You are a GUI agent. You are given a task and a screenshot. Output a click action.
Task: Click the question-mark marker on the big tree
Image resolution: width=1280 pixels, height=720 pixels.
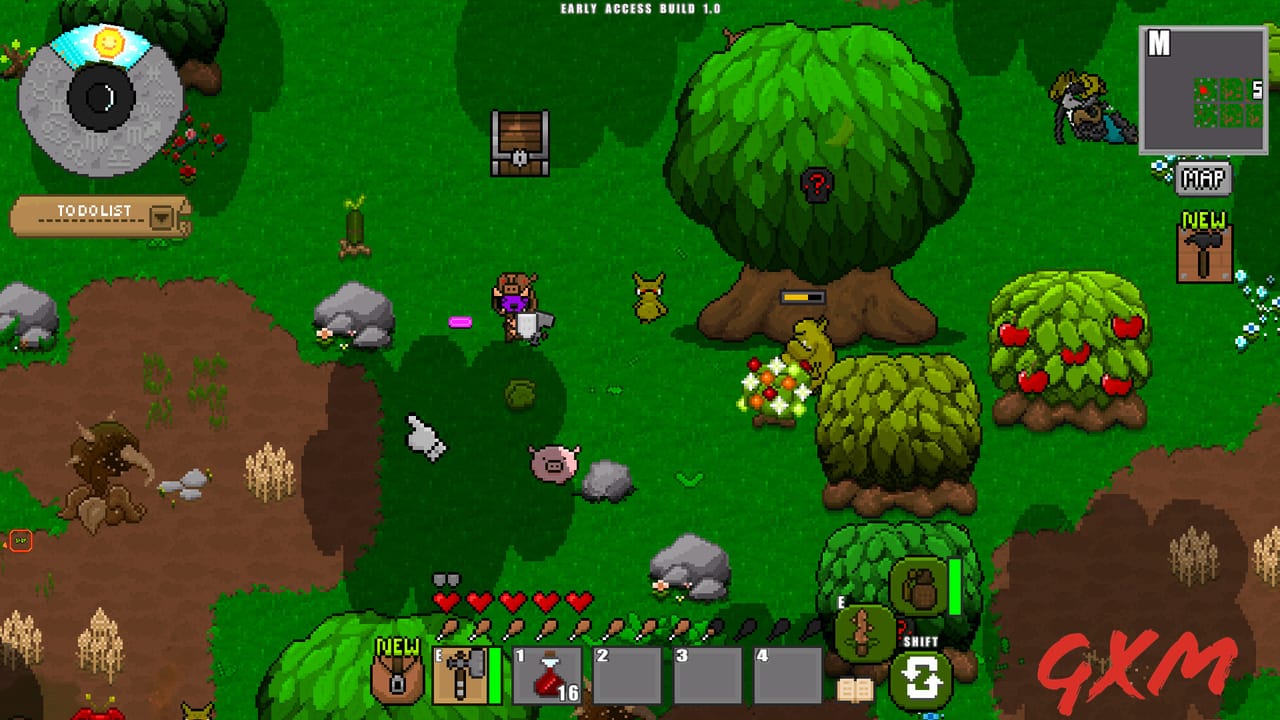click(x=818, y=184)
